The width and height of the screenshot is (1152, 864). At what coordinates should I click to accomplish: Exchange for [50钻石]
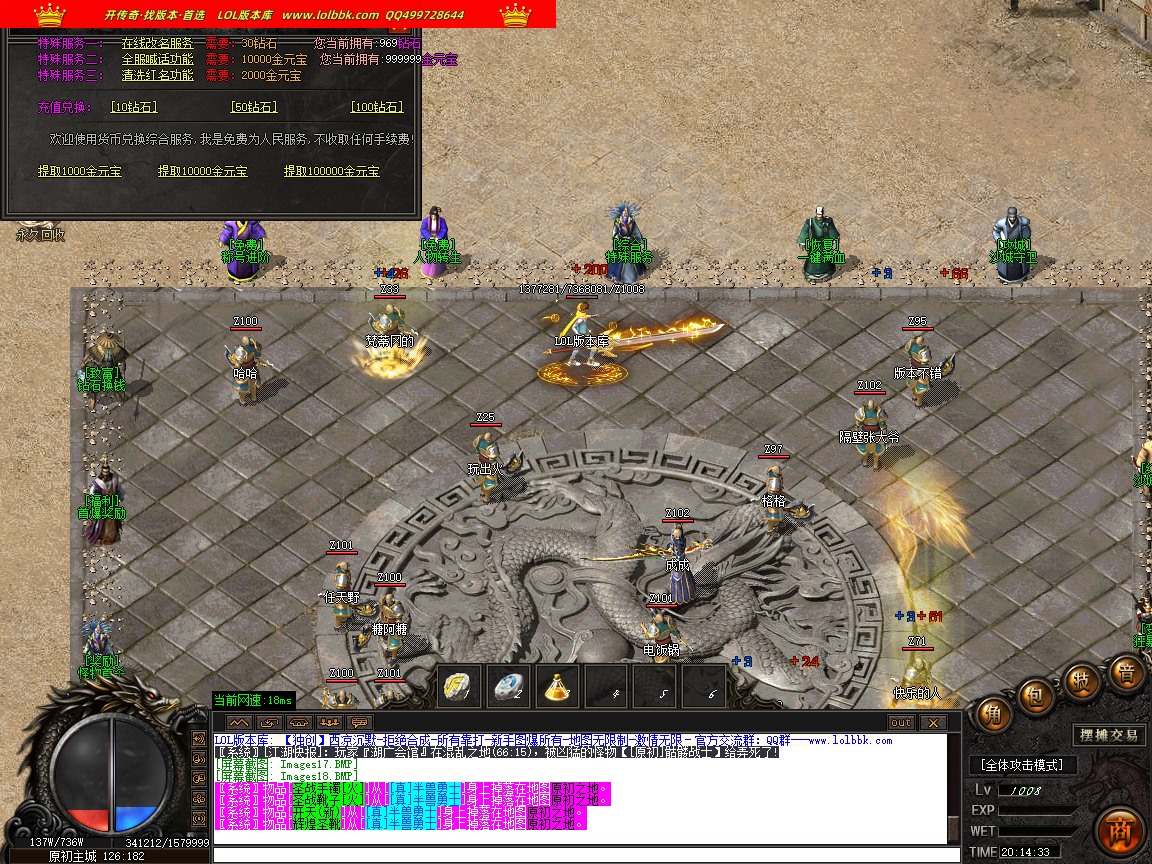point(254,107)
